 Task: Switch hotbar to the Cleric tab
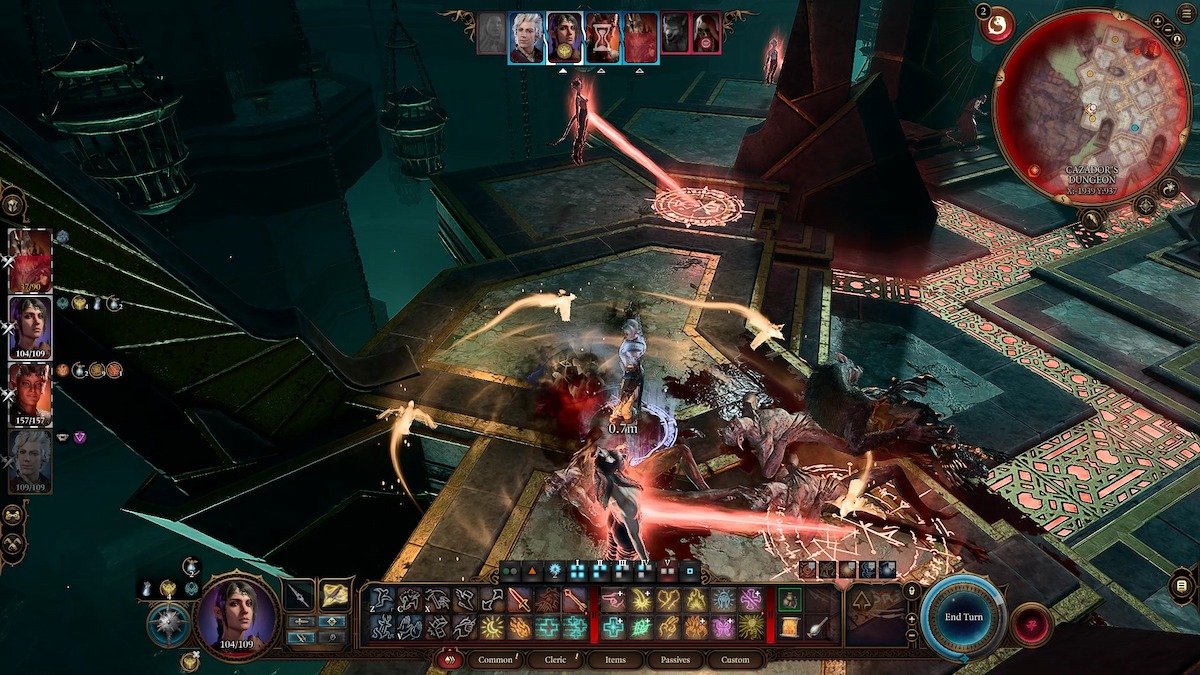click(555, 660)
